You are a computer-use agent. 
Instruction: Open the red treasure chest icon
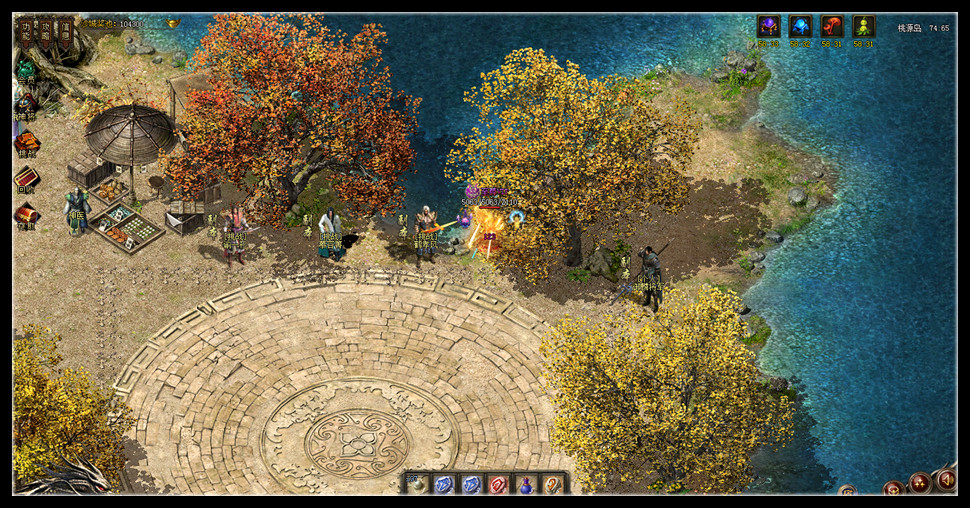(26, 214)
